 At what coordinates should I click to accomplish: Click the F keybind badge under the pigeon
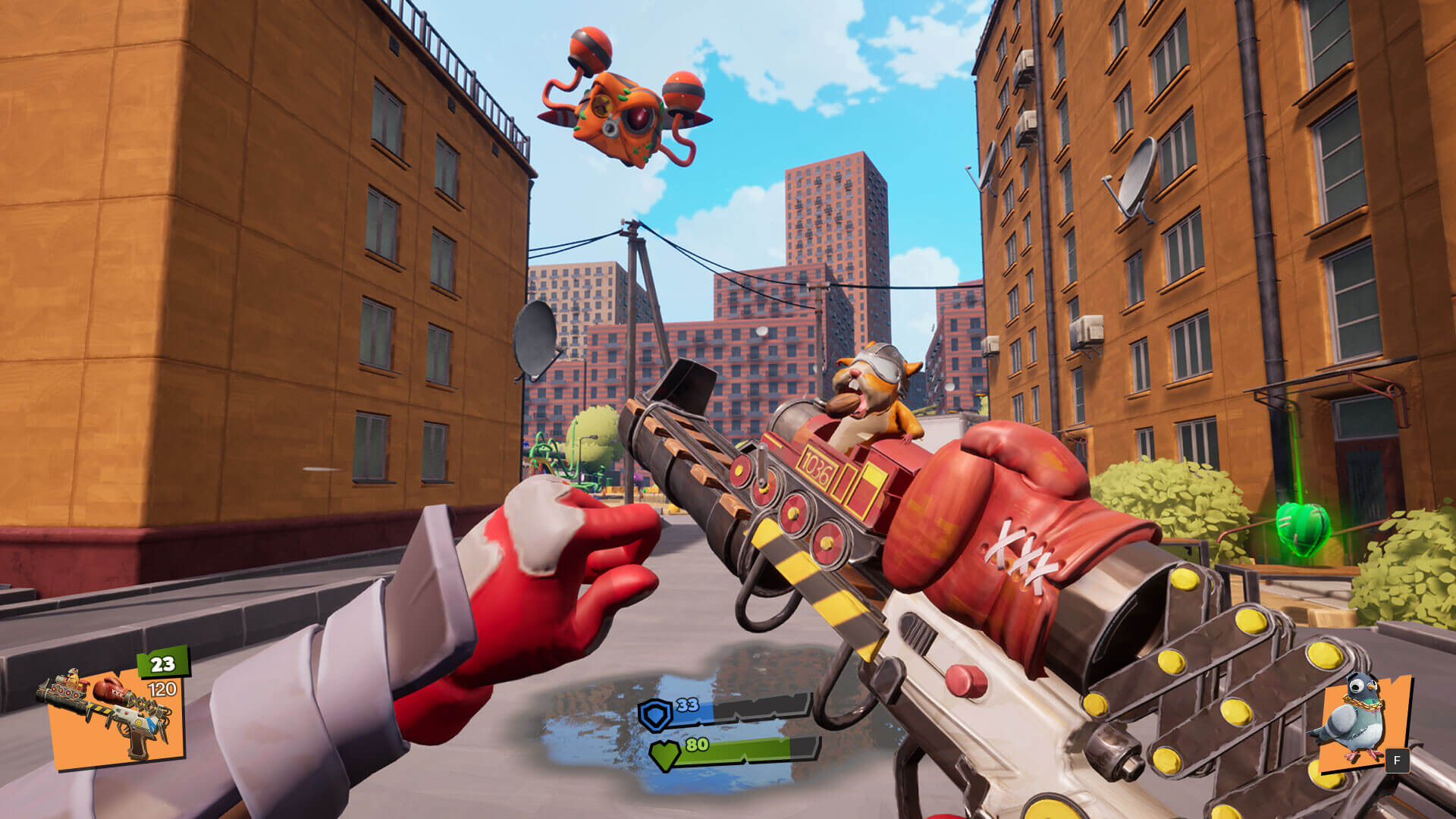pos(1398,760)
